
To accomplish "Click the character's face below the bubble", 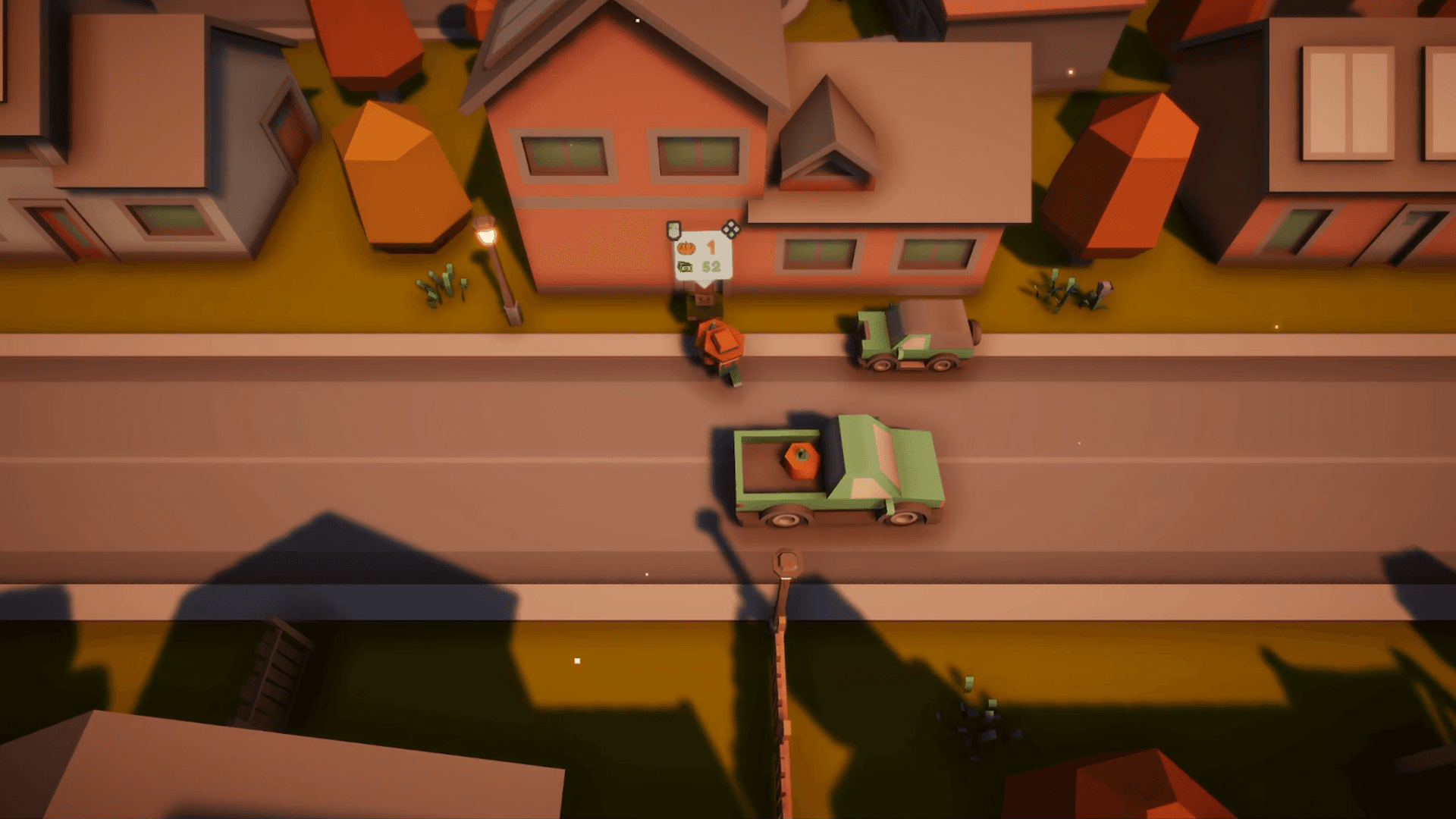I will point(705,298).
